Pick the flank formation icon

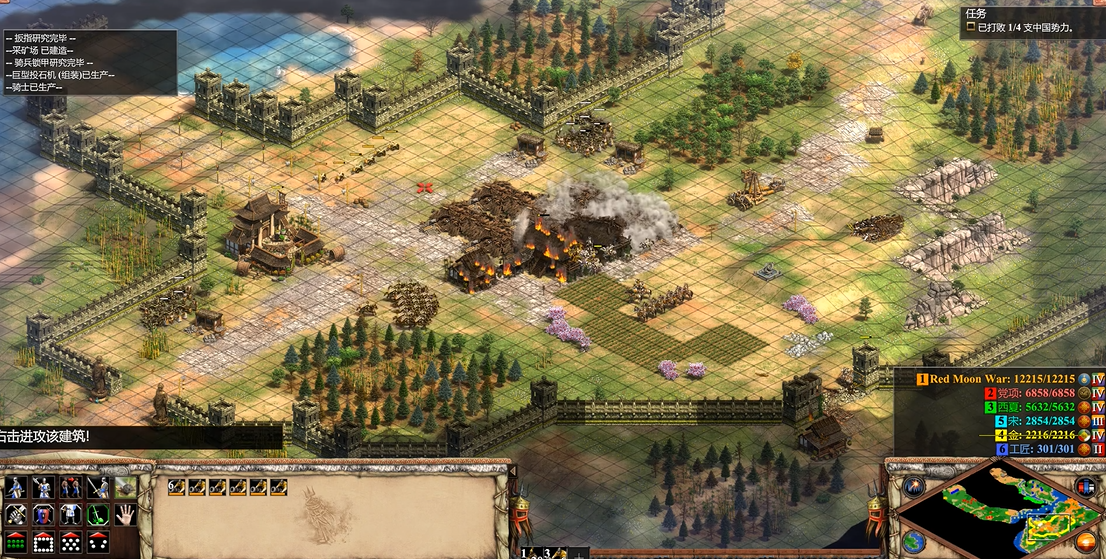pyautogui.click(x=98, y=542)
